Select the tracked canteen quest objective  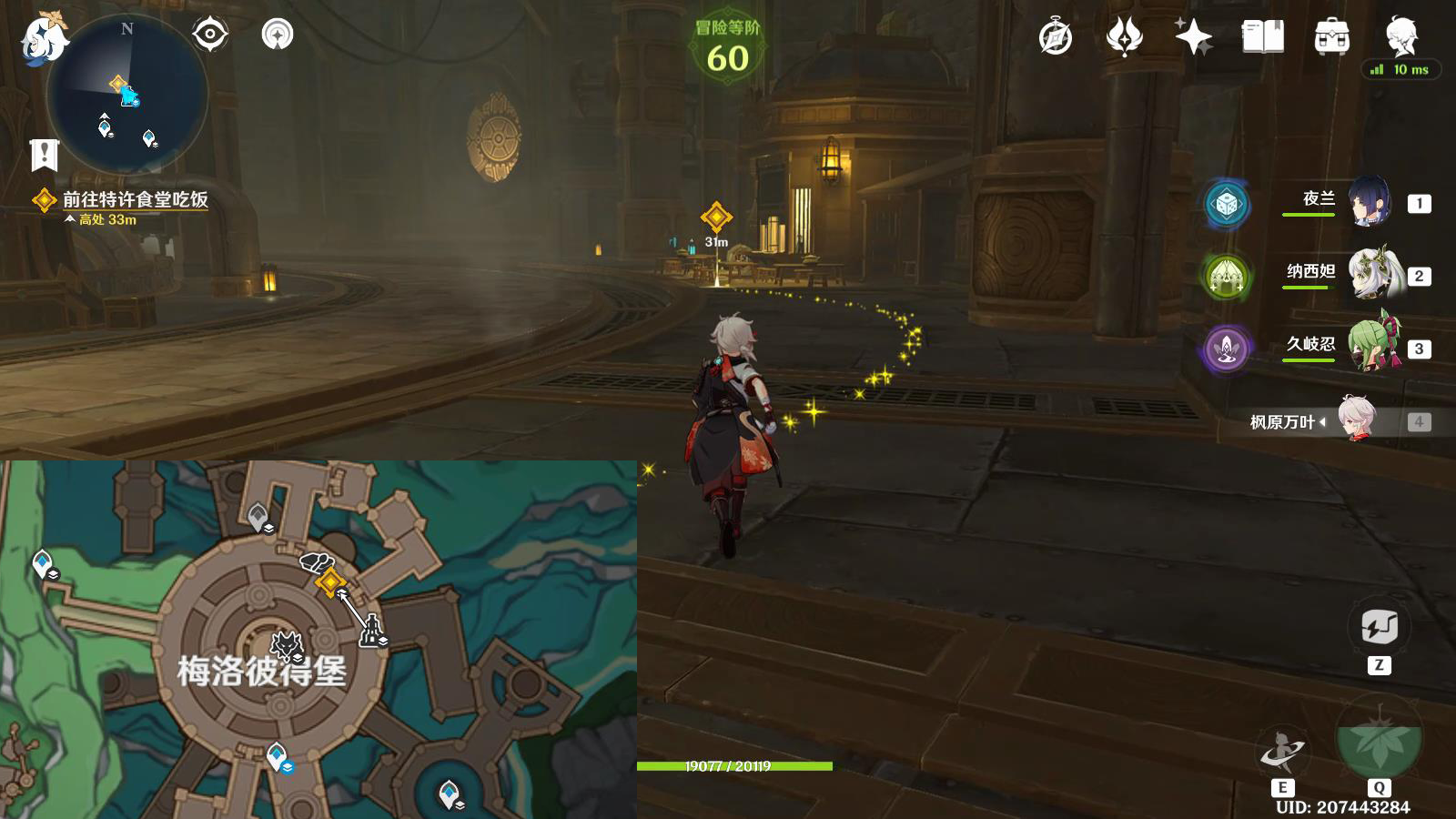135,199
